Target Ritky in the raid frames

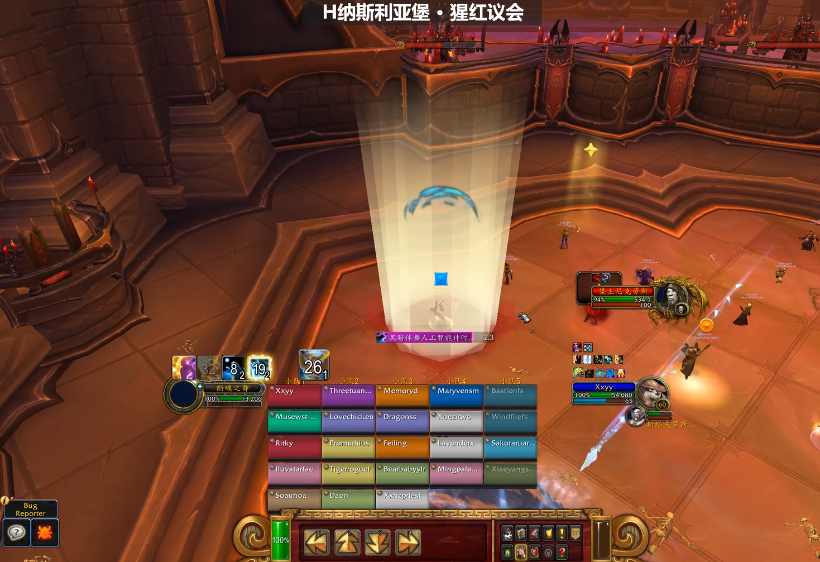pos(294,447)
